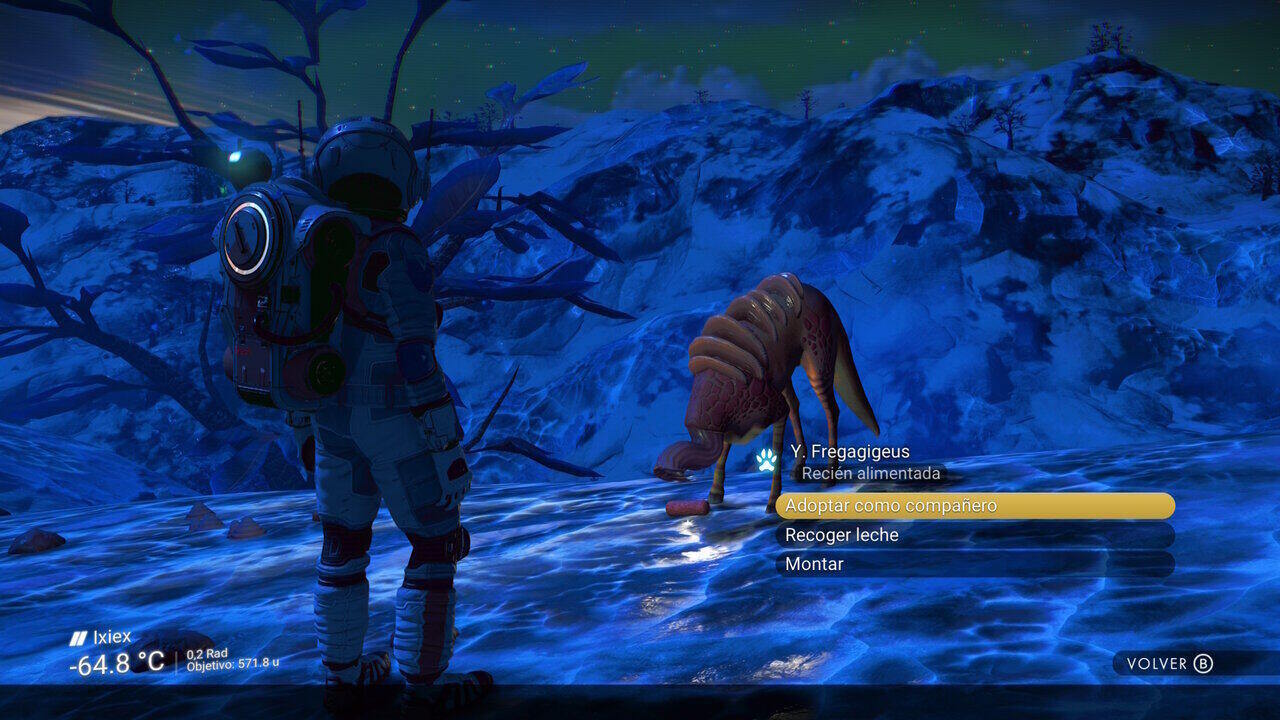Select the Recoger leche option
1280x720 pixels.
tap(973, 535)
